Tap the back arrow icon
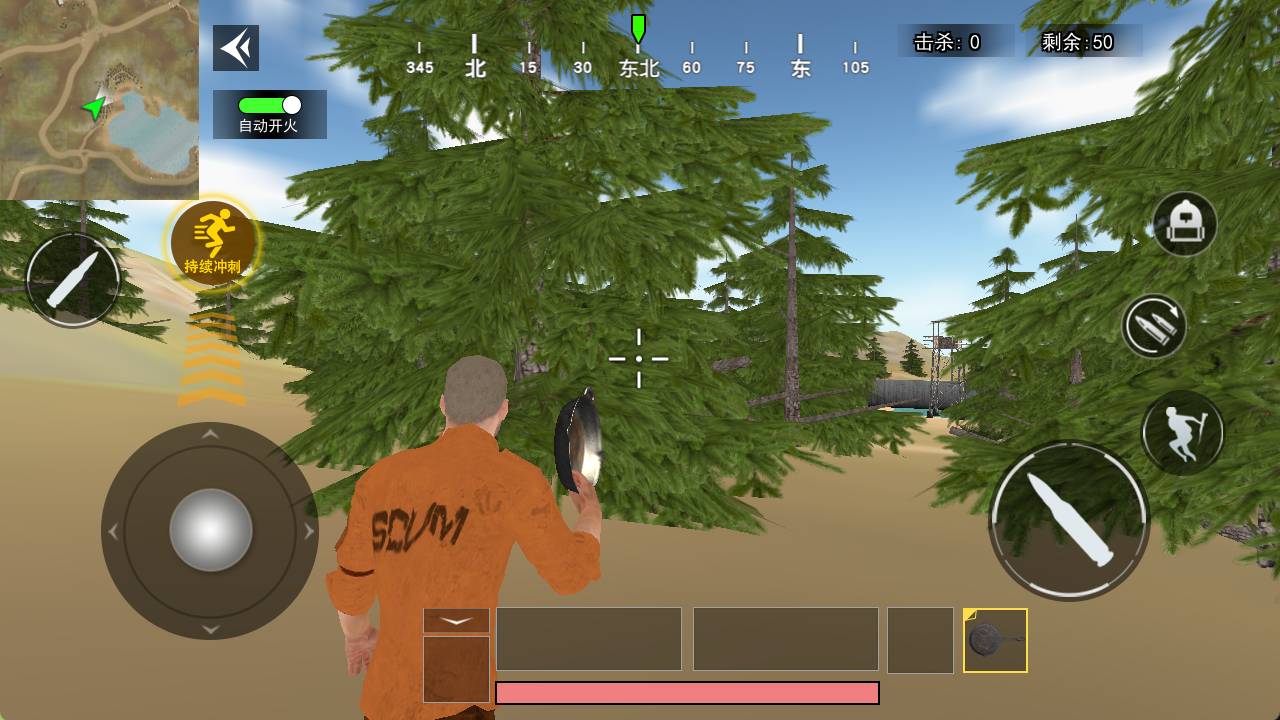 [236, 47]
